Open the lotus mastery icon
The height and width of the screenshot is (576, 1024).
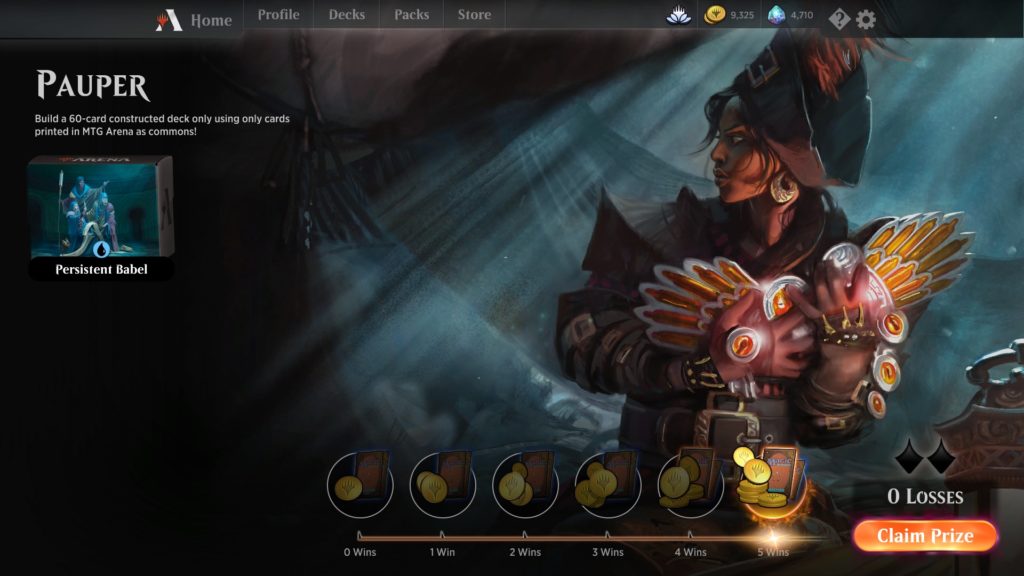[x=679, y=15]
